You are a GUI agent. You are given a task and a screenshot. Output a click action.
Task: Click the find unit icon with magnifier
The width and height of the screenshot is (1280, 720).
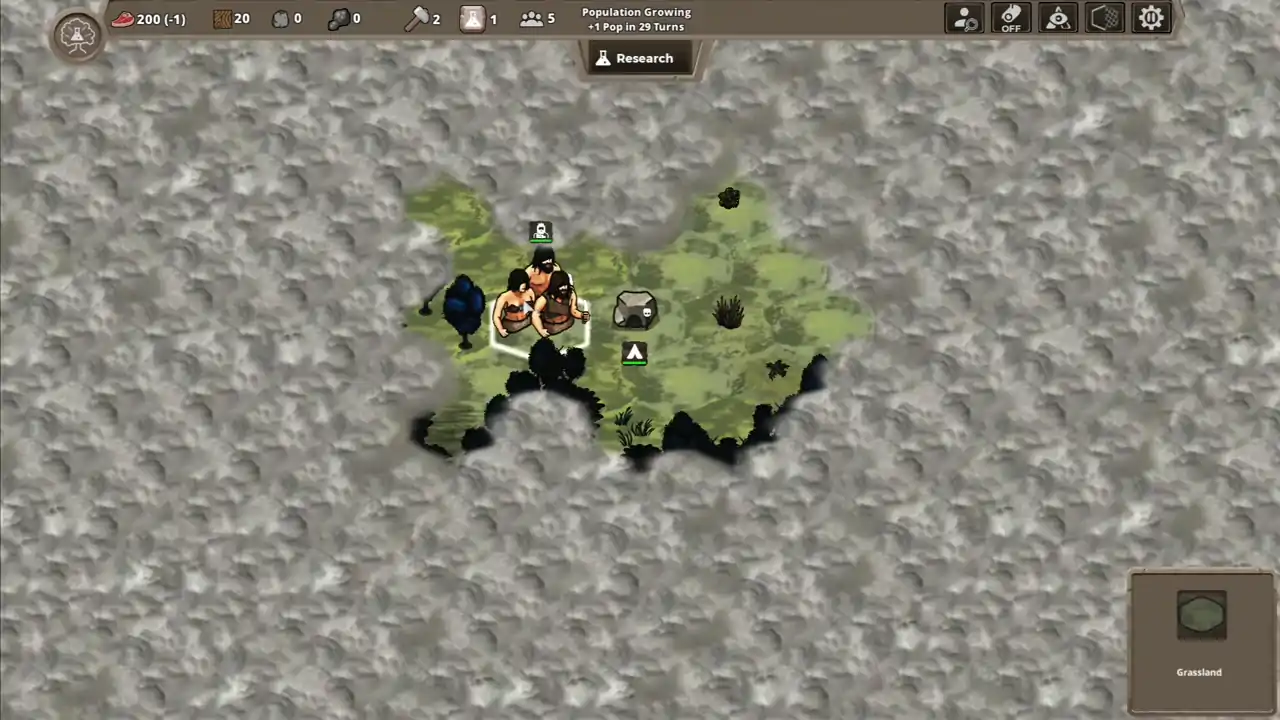click(963, 17)
